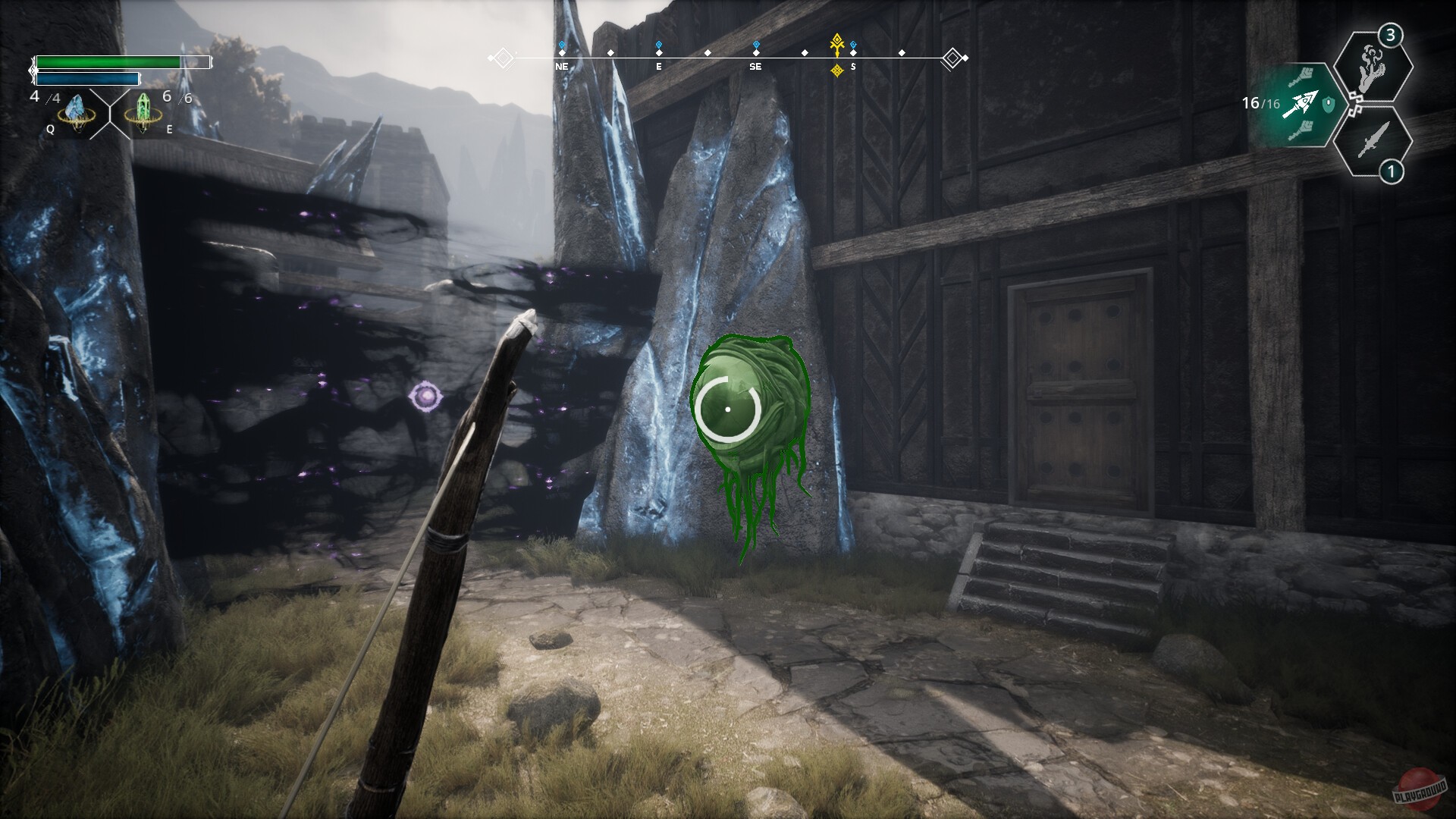Viewport: 1456px width, 819px height.
Task: Click the shield icon on the weapon panel
Action: 1328,104
